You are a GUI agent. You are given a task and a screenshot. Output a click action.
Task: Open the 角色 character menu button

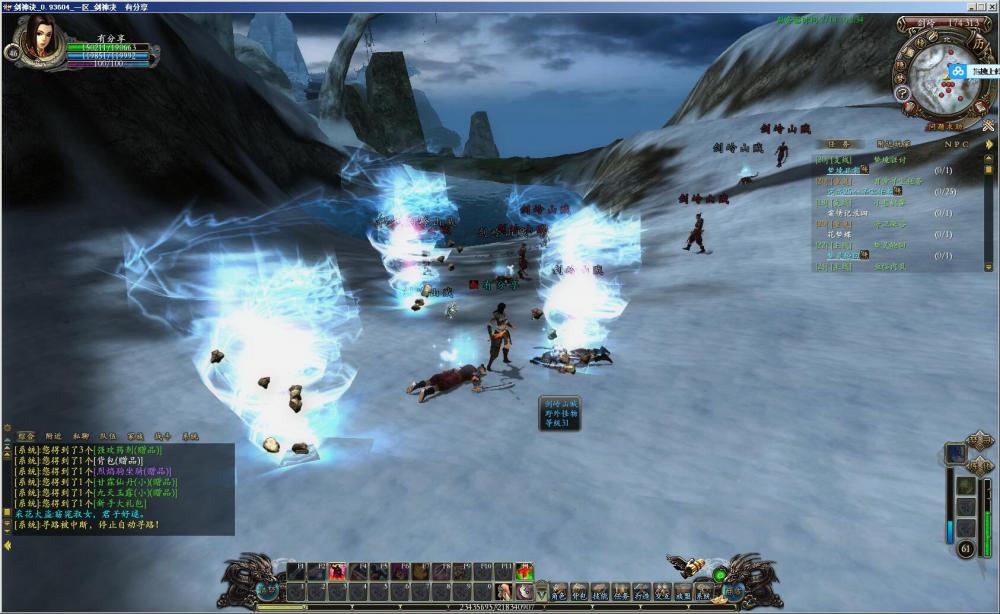(x=559, y=592)
